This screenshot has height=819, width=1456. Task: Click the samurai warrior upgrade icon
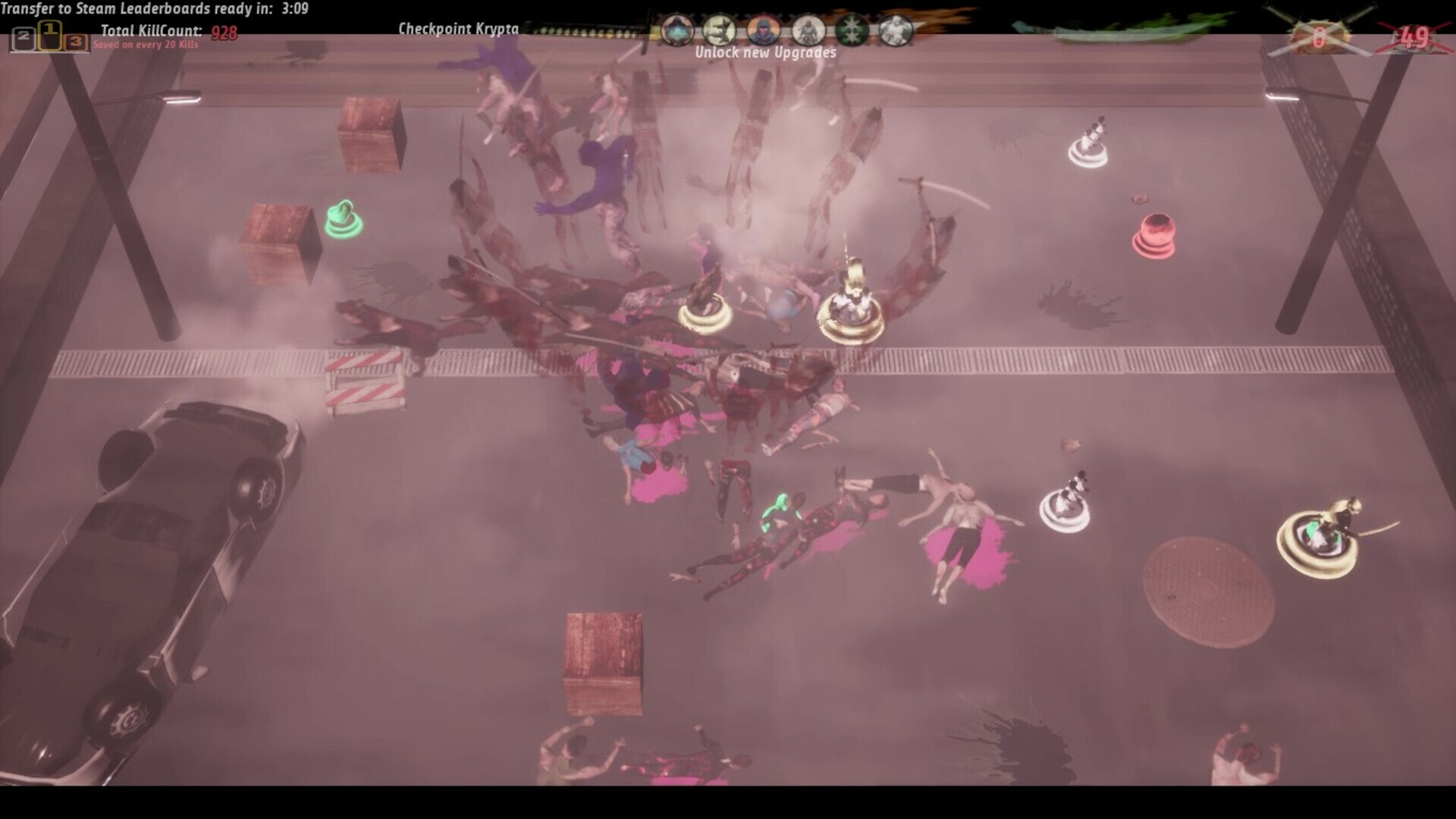coord(808,30)
